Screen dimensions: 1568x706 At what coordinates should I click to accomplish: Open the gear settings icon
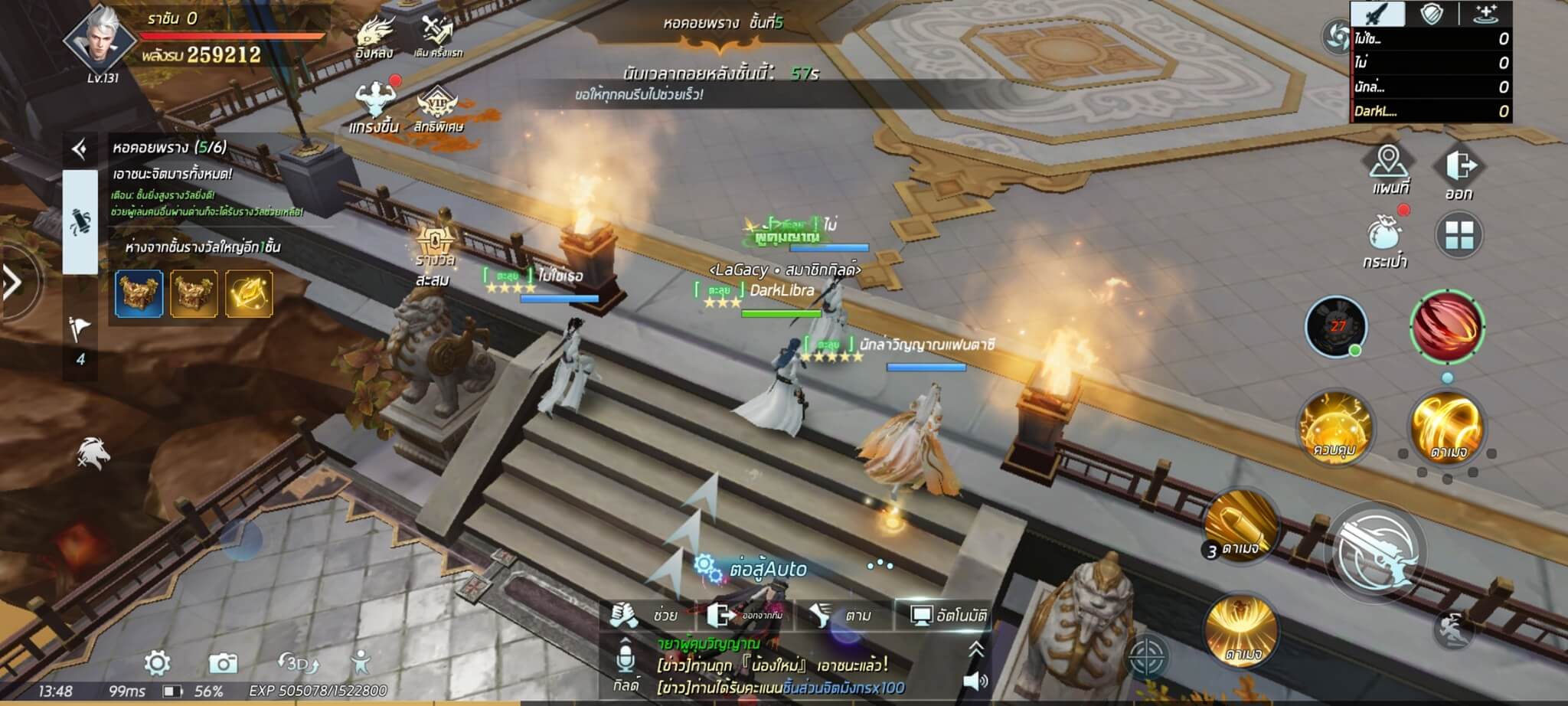(x=157, y=662)
